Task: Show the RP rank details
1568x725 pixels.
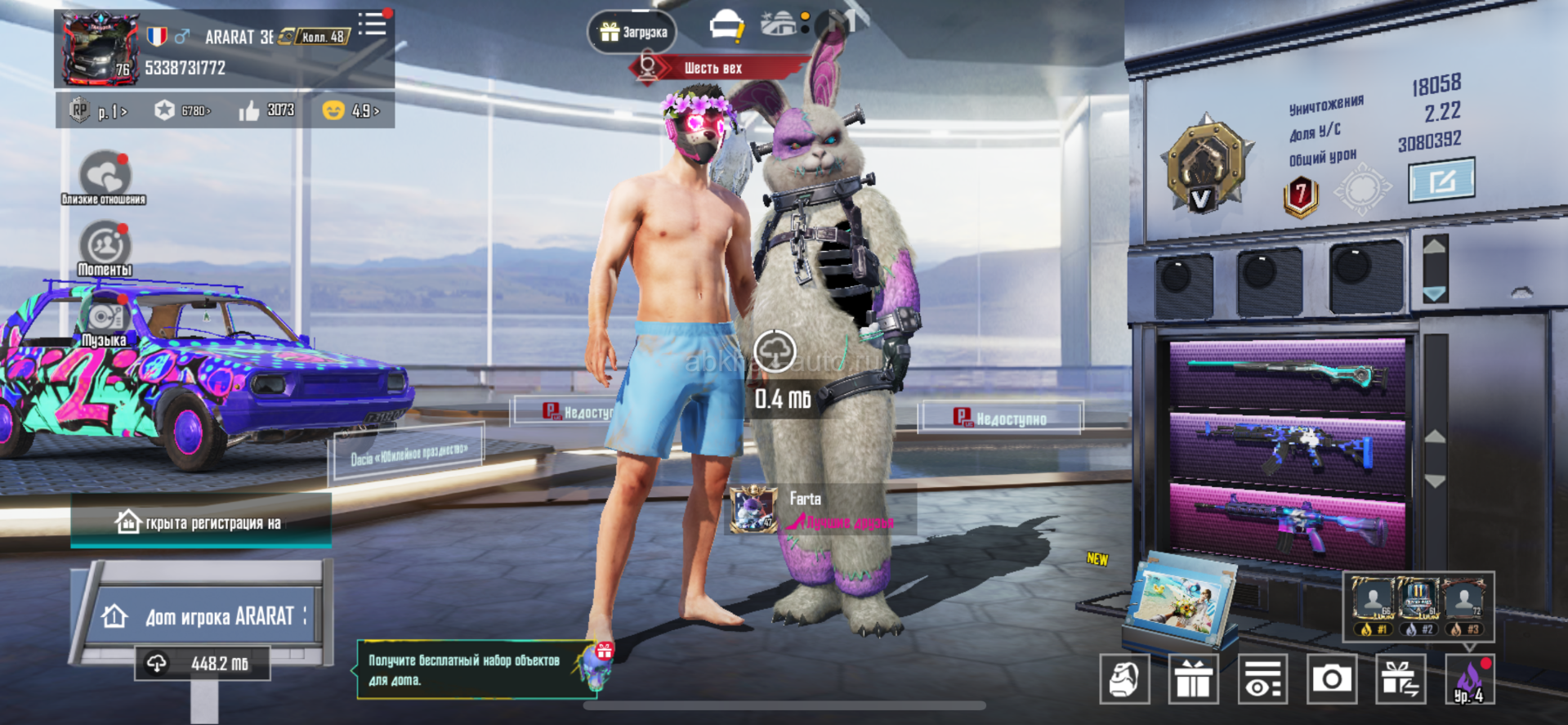Action: tap(98, 110)
